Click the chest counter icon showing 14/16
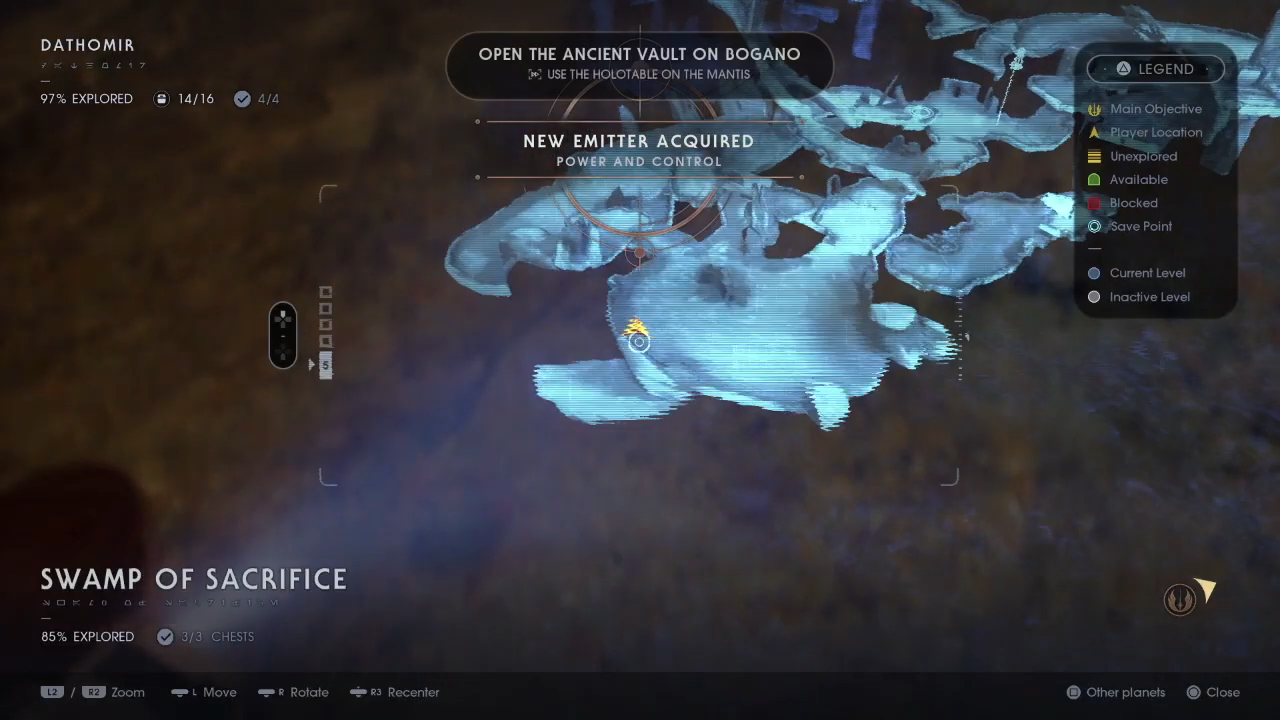The height and width of the screenshot is (720, 1280). coord(161,98)
